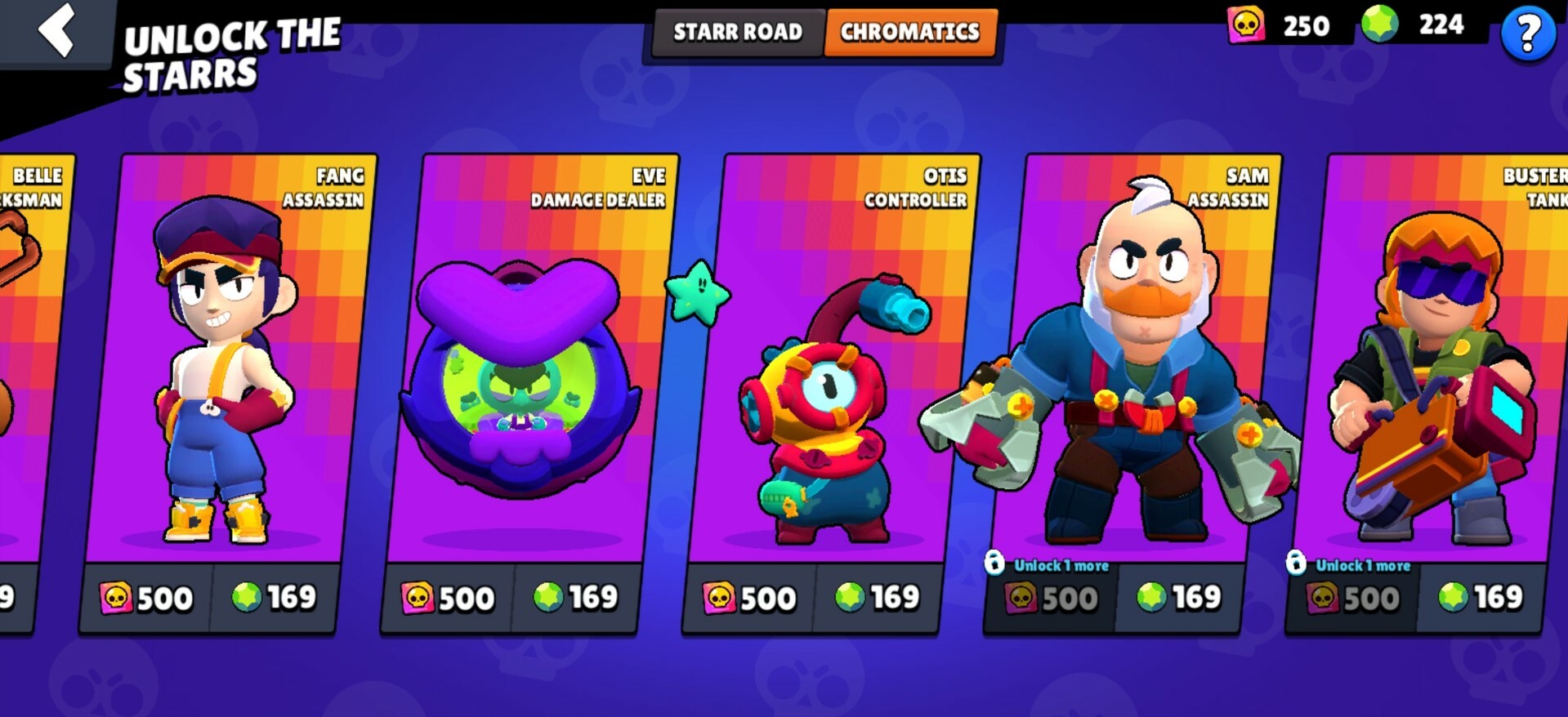This screenshot has height=717, width=1568.
Task: Purchase Otis for 169 gems
Action: pyautogui.click(x=878, y=598)
